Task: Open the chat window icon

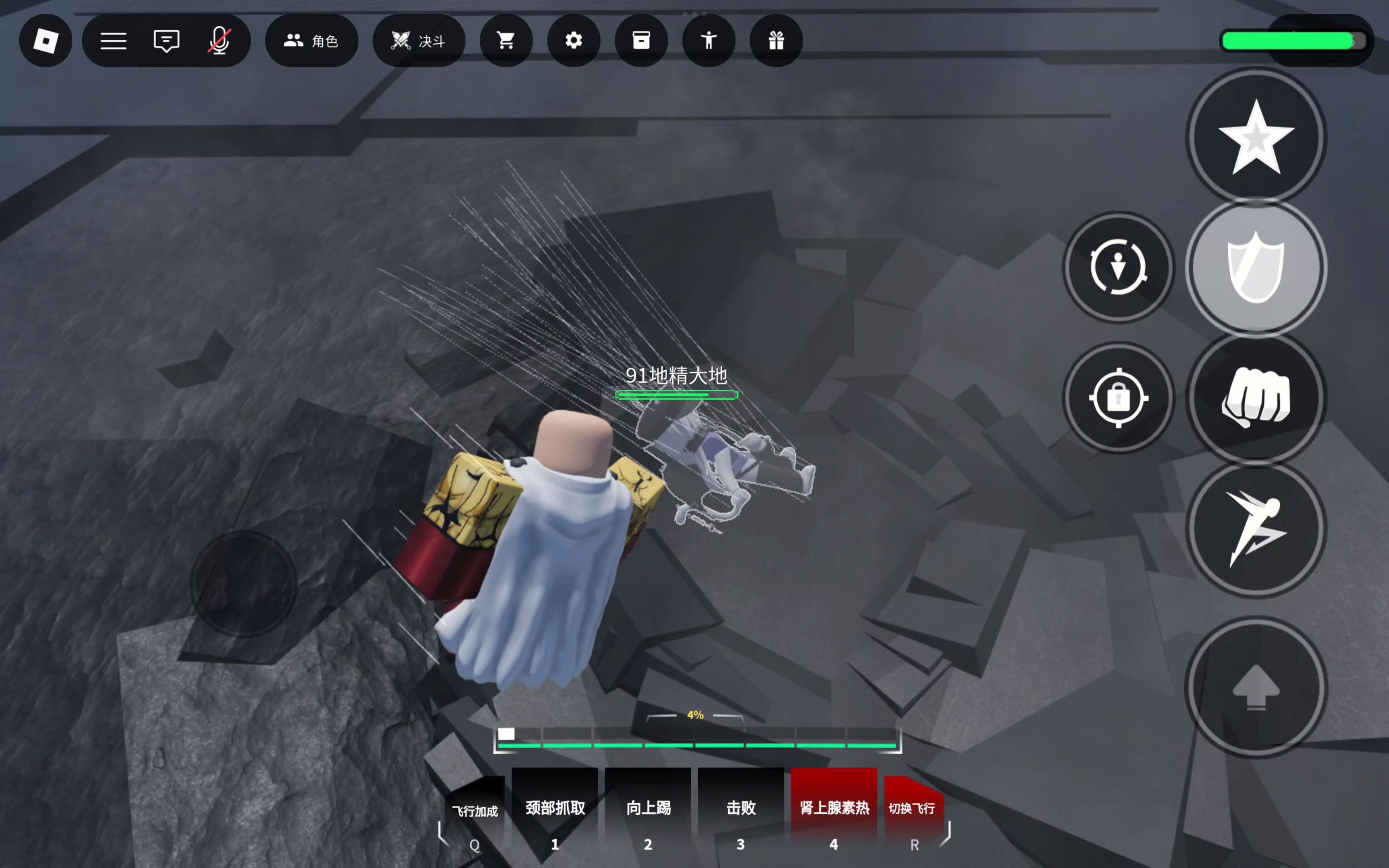Action: (x=166, y=41)
